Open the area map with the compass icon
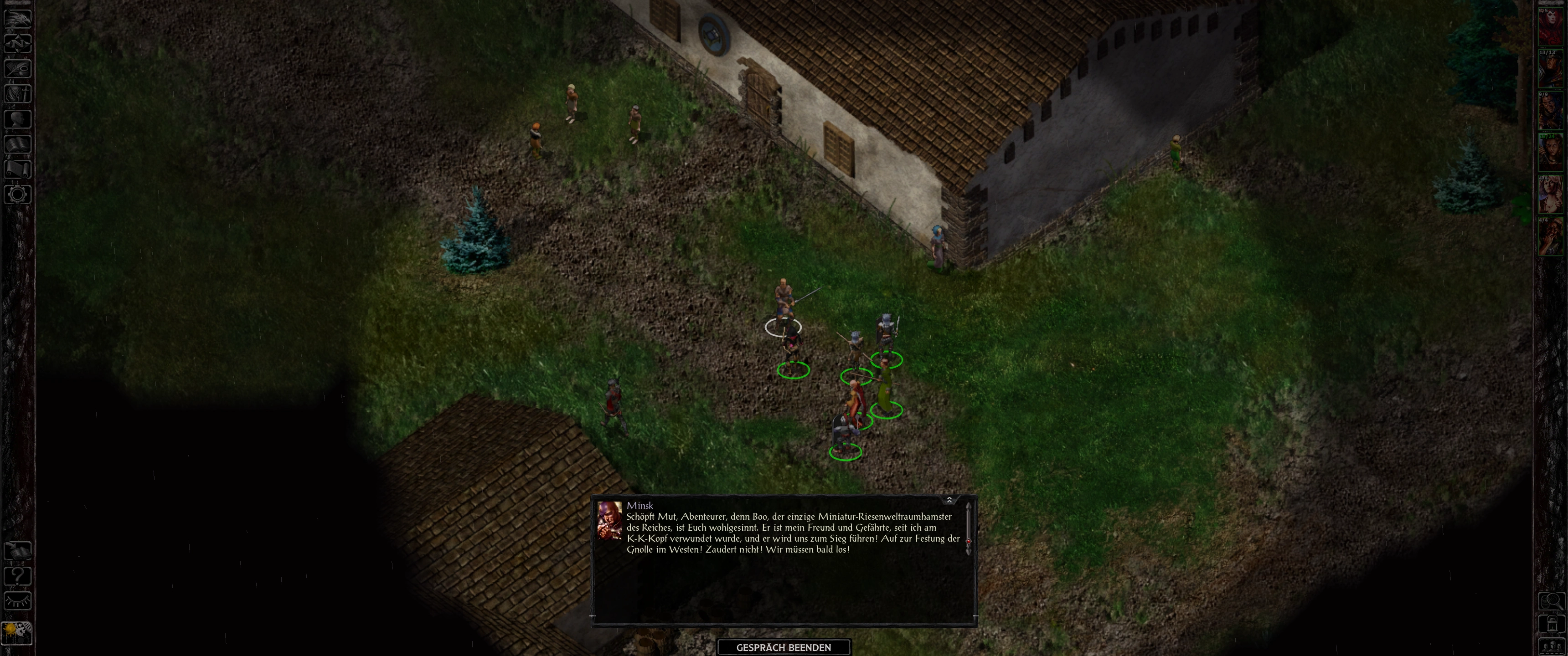Image resolution: width=1568 pixels, height=656 pixels. [x=18, y=43]
